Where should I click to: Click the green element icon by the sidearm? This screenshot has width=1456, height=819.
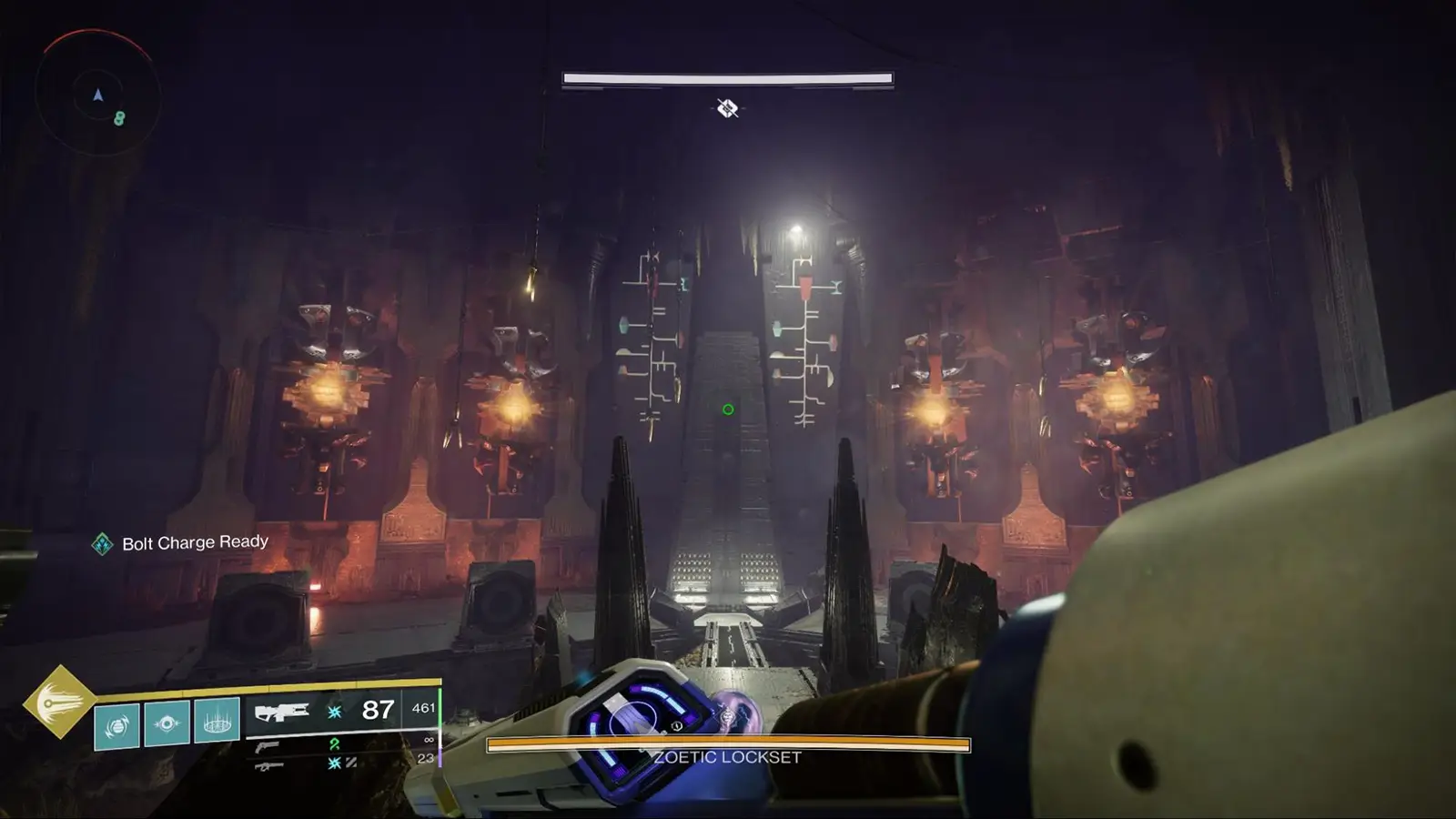coord(333,745)
